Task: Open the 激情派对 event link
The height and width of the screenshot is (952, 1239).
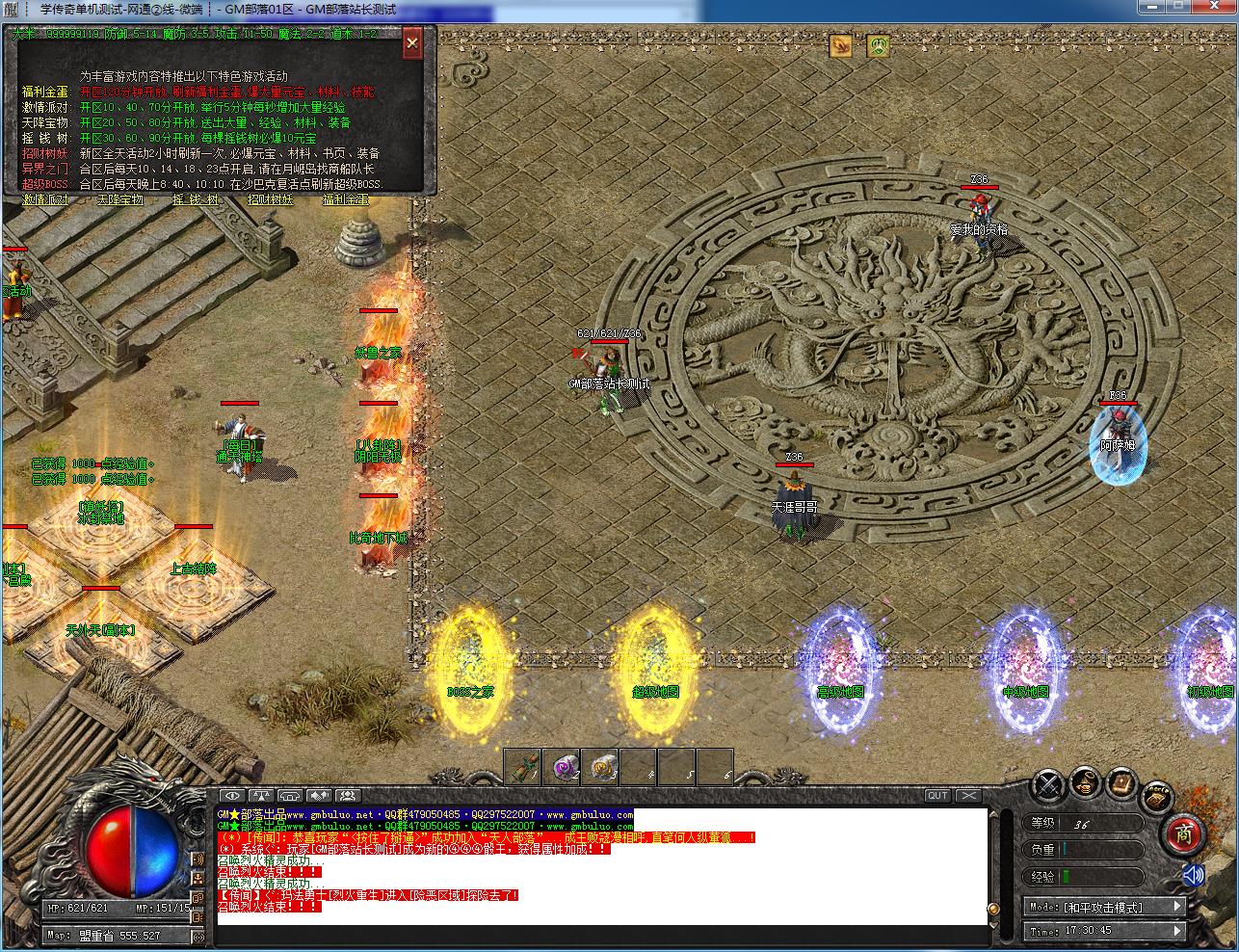Action: coord(45,199)
